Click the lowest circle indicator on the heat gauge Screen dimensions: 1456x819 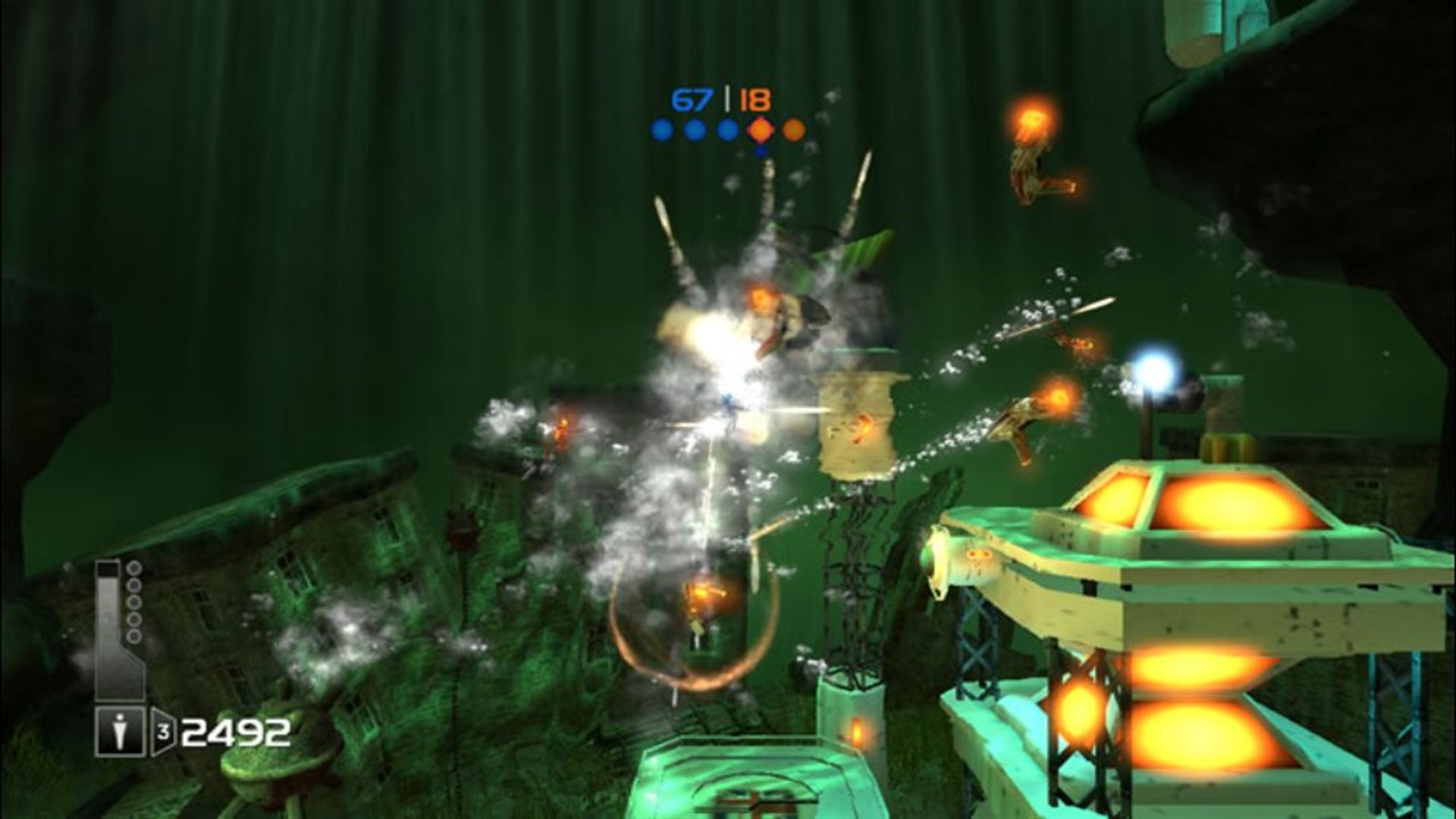point(133,635)
